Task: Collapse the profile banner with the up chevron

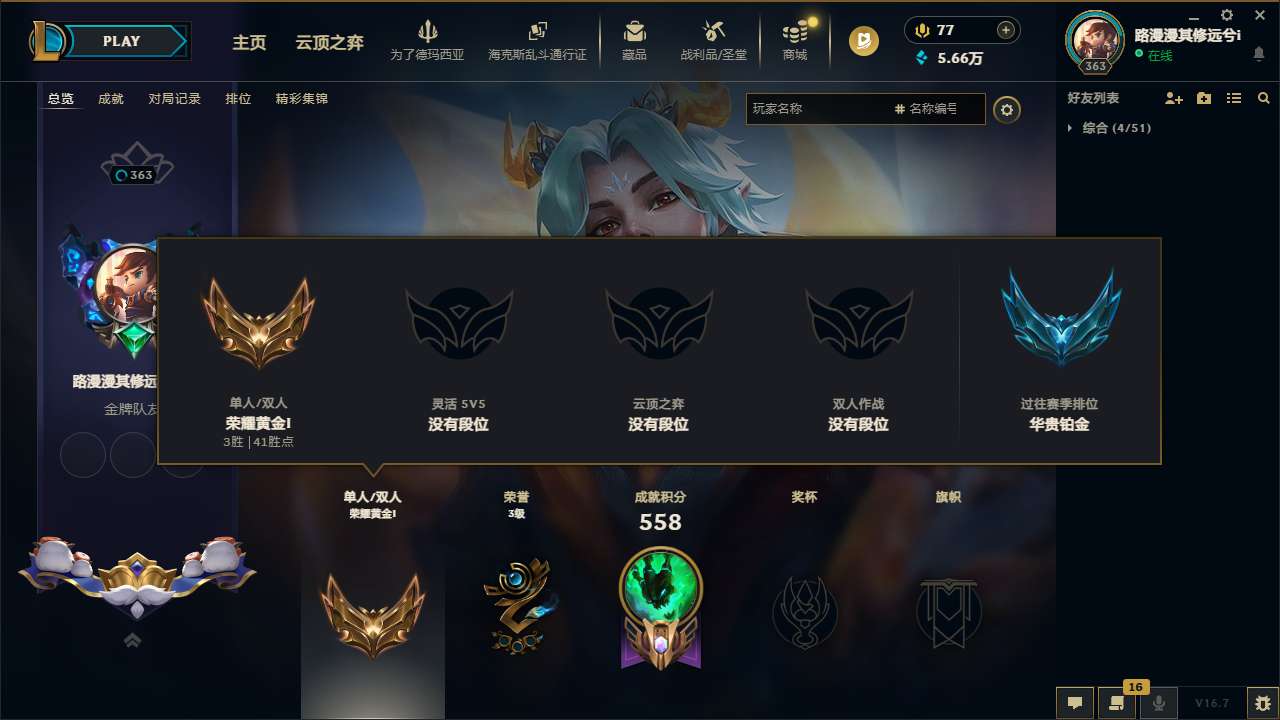Action: click(132, 639)
